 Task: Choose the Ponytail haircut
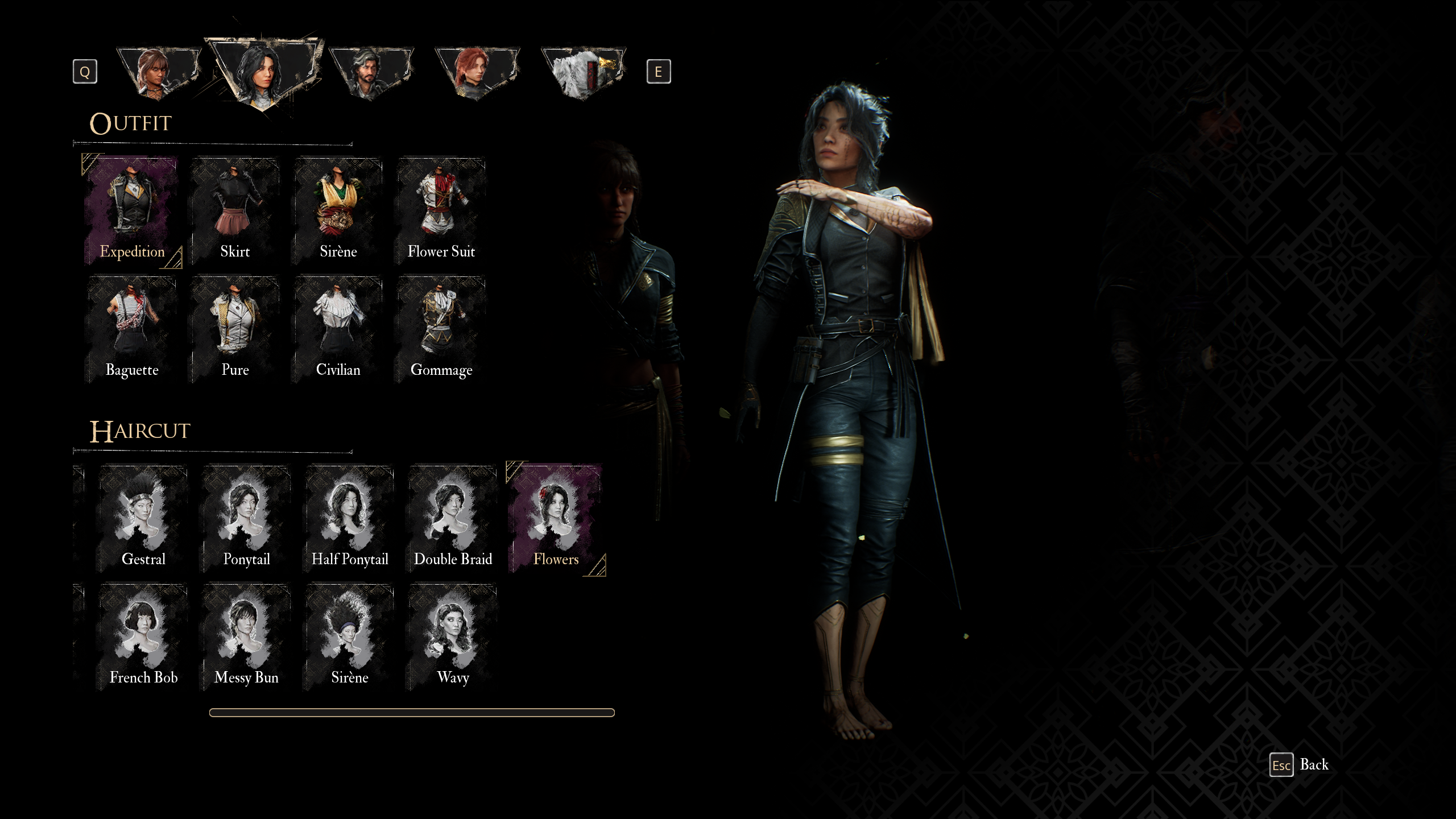point(246,518)
